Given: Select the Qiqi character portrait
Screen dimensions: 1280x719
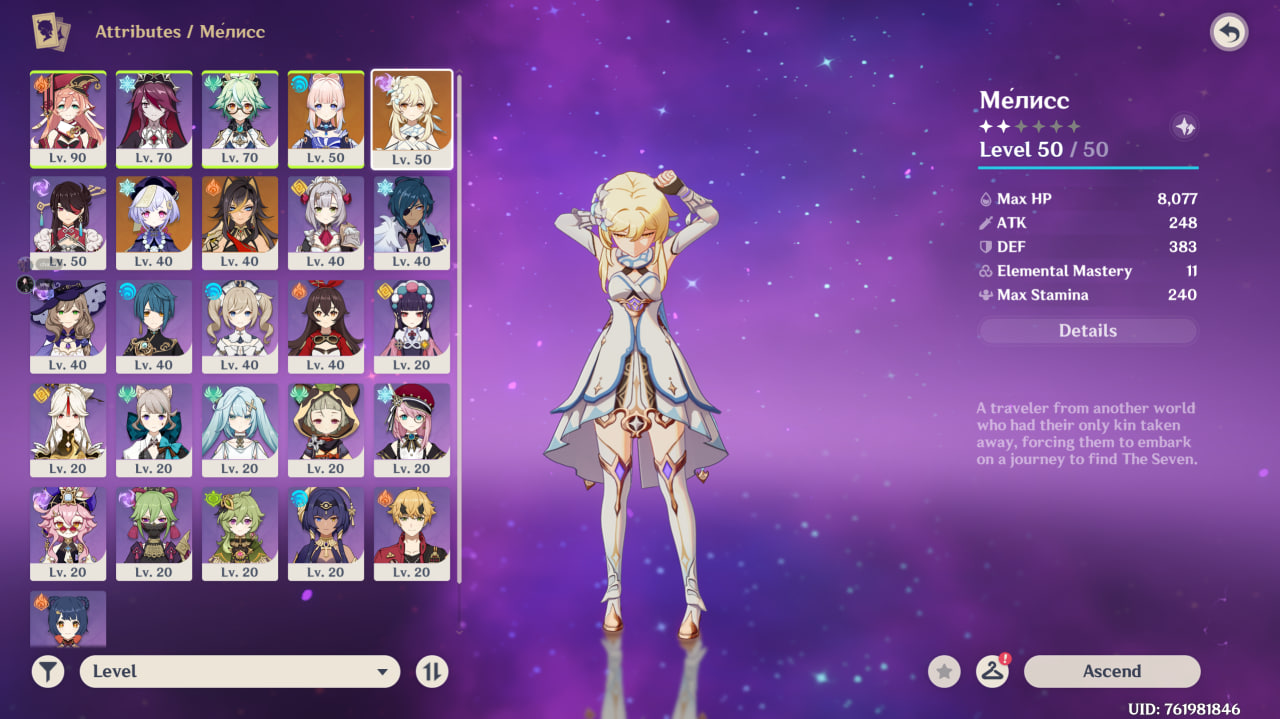Looking at the screenshot, I should point(154,222).
